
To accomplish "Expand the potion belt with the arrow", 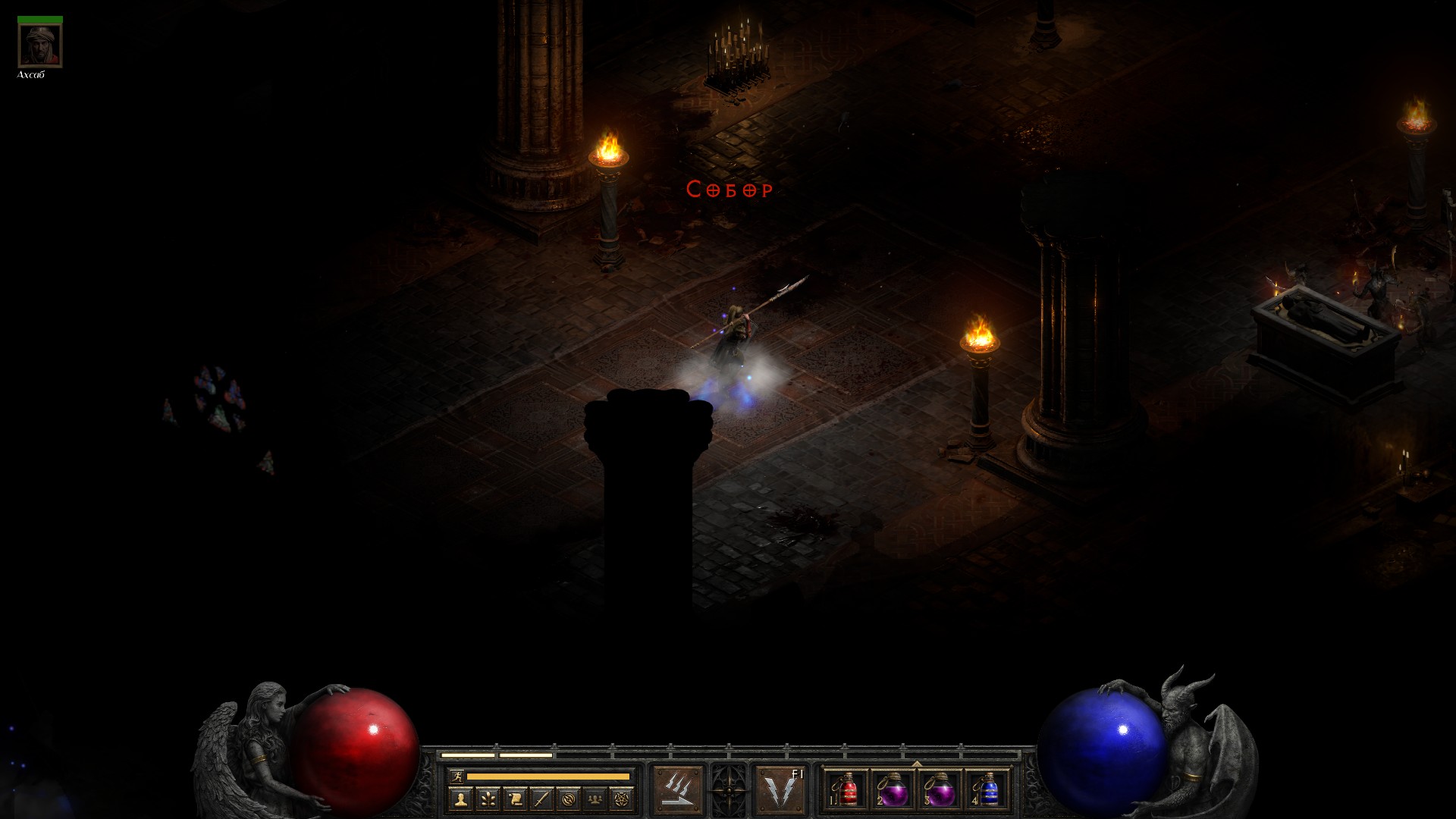I will [917, 764].
